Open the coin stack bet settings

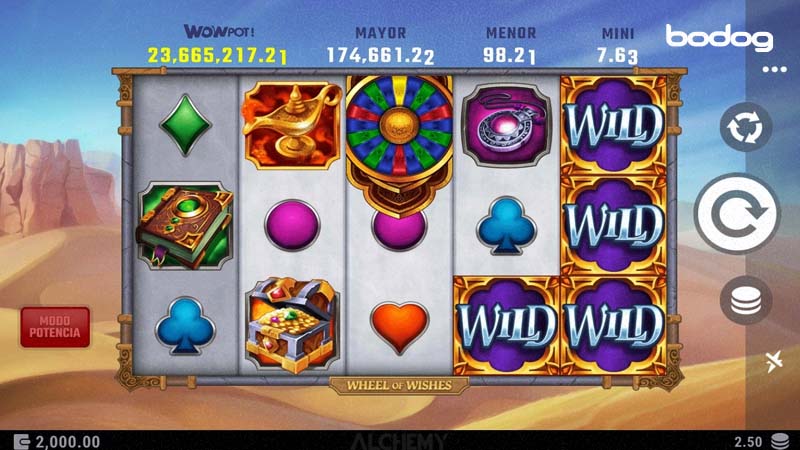746,299
